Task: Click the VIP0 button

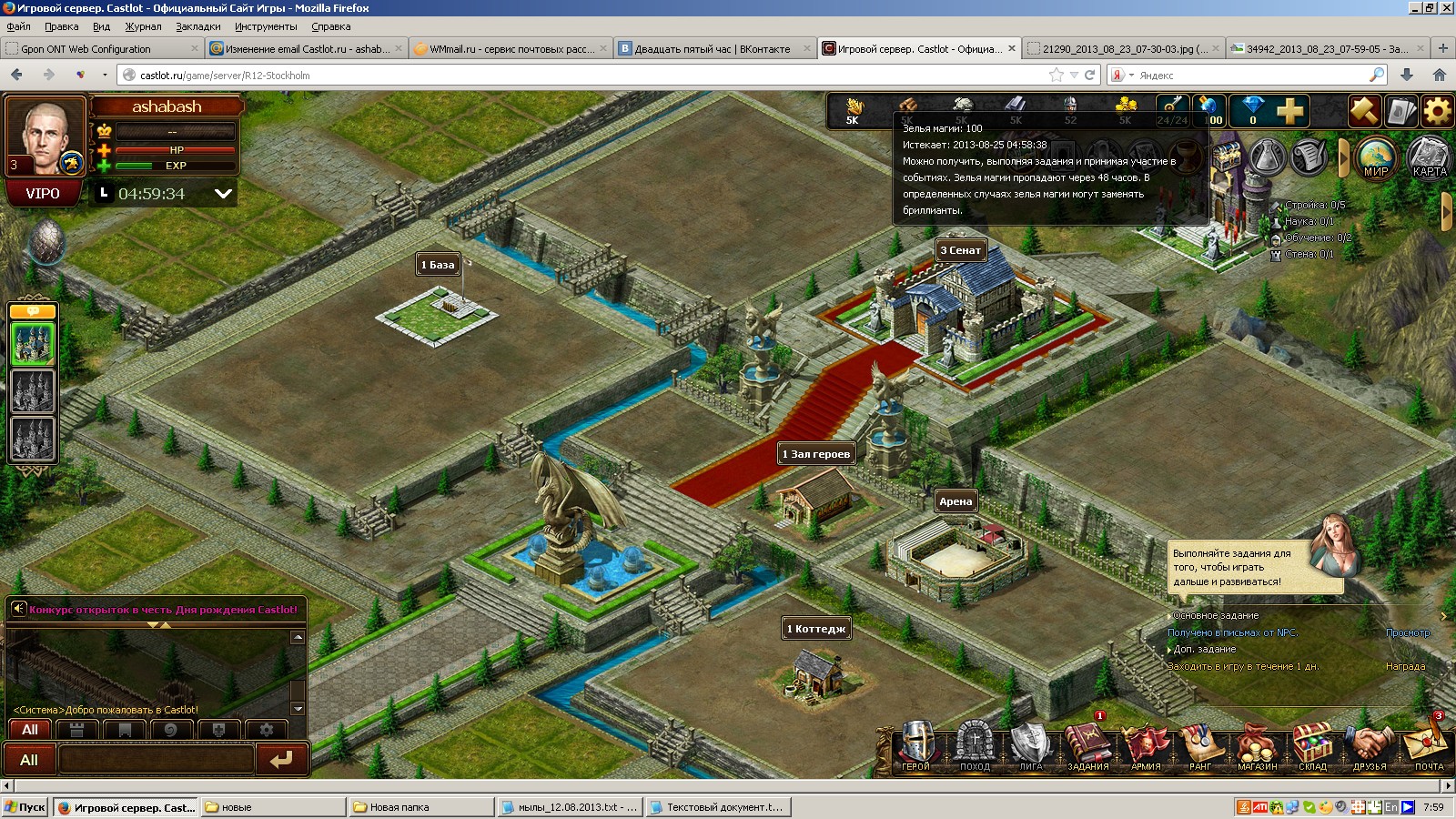Action: [x=43, y=194]
